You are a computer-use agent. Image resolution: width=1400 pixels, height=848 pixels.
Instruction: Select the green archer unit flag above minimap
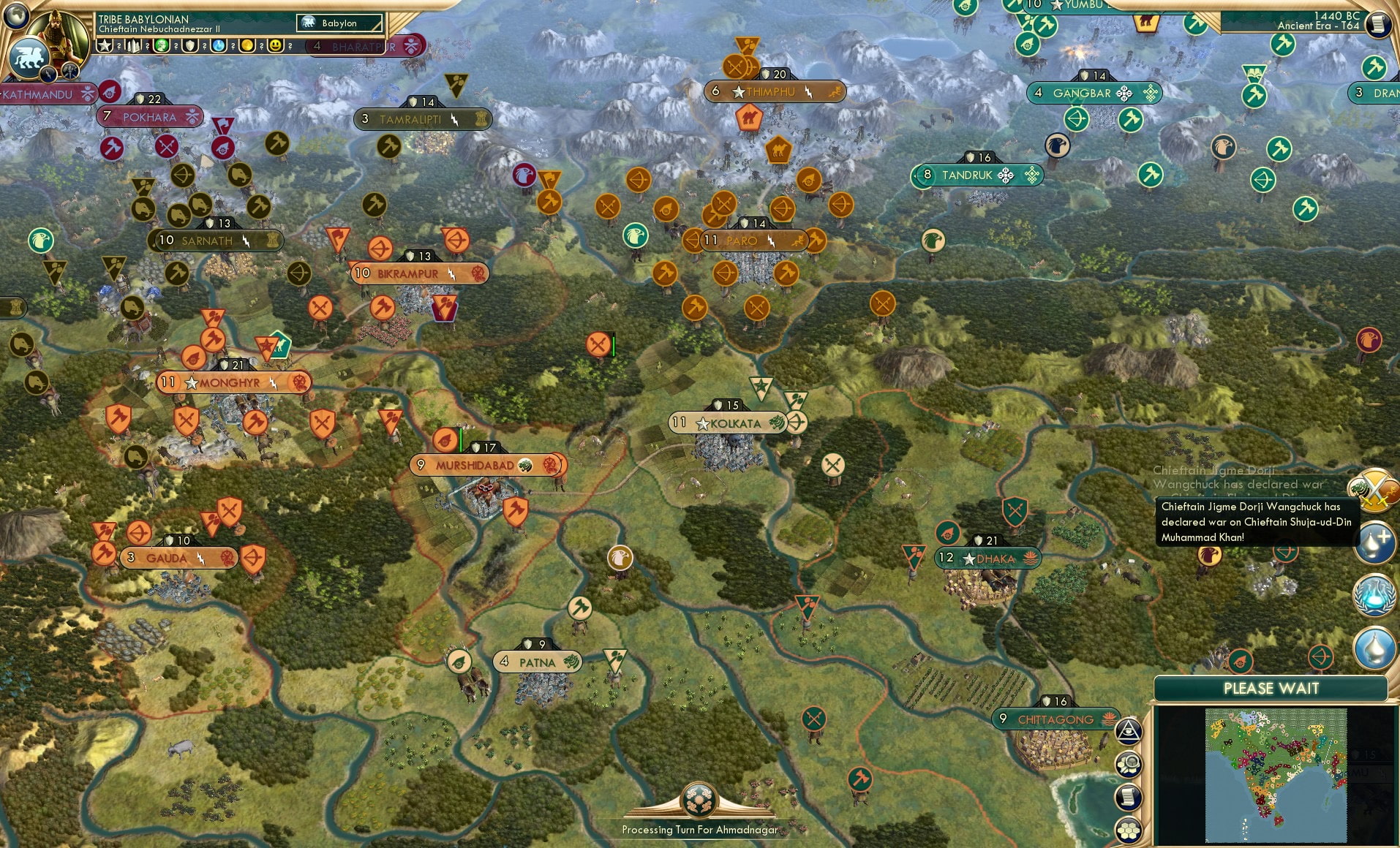pyautogui.click(x=1320, y=658)
